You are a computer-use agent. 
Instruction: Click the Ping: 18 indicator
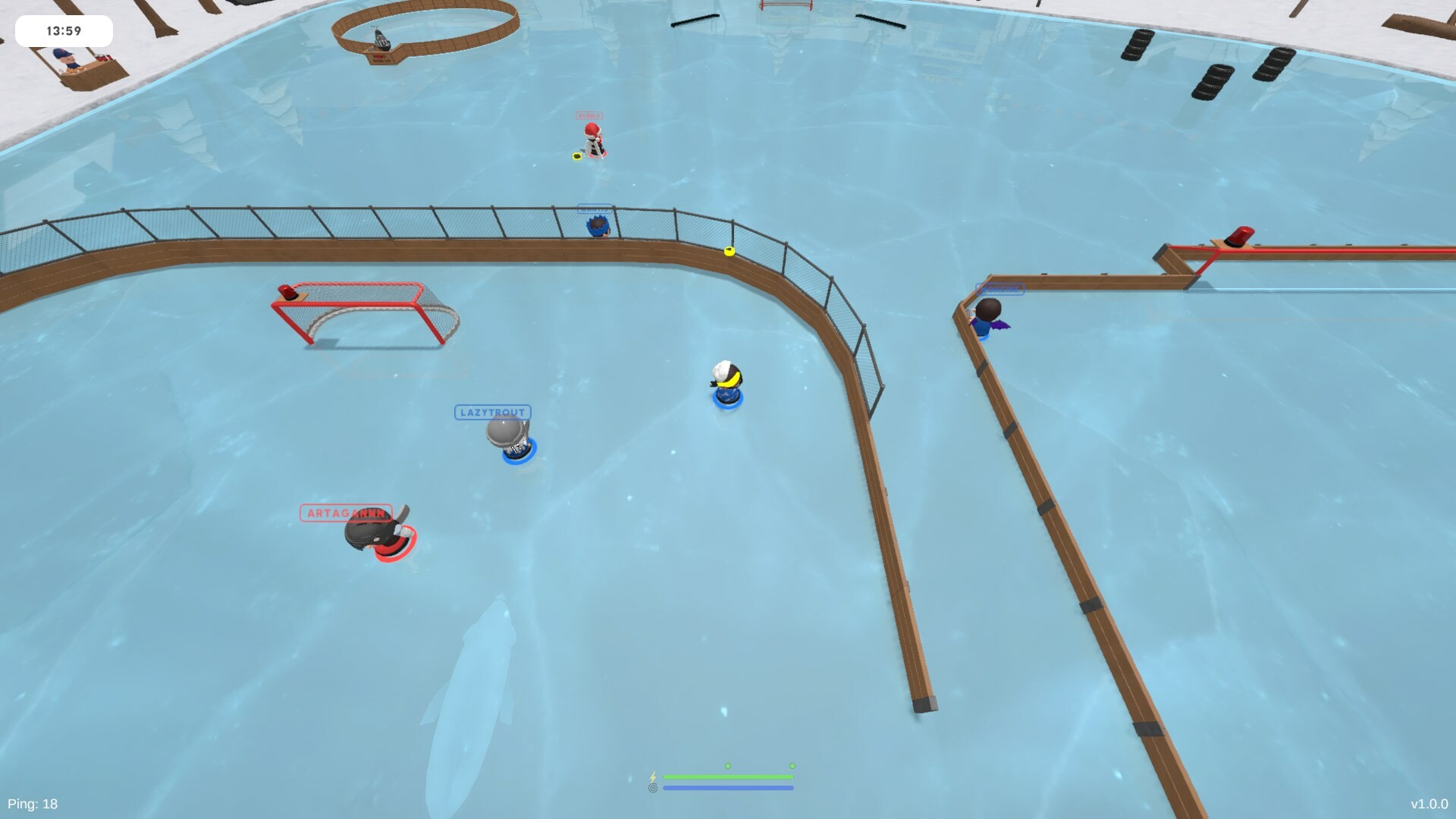[33, 802]
